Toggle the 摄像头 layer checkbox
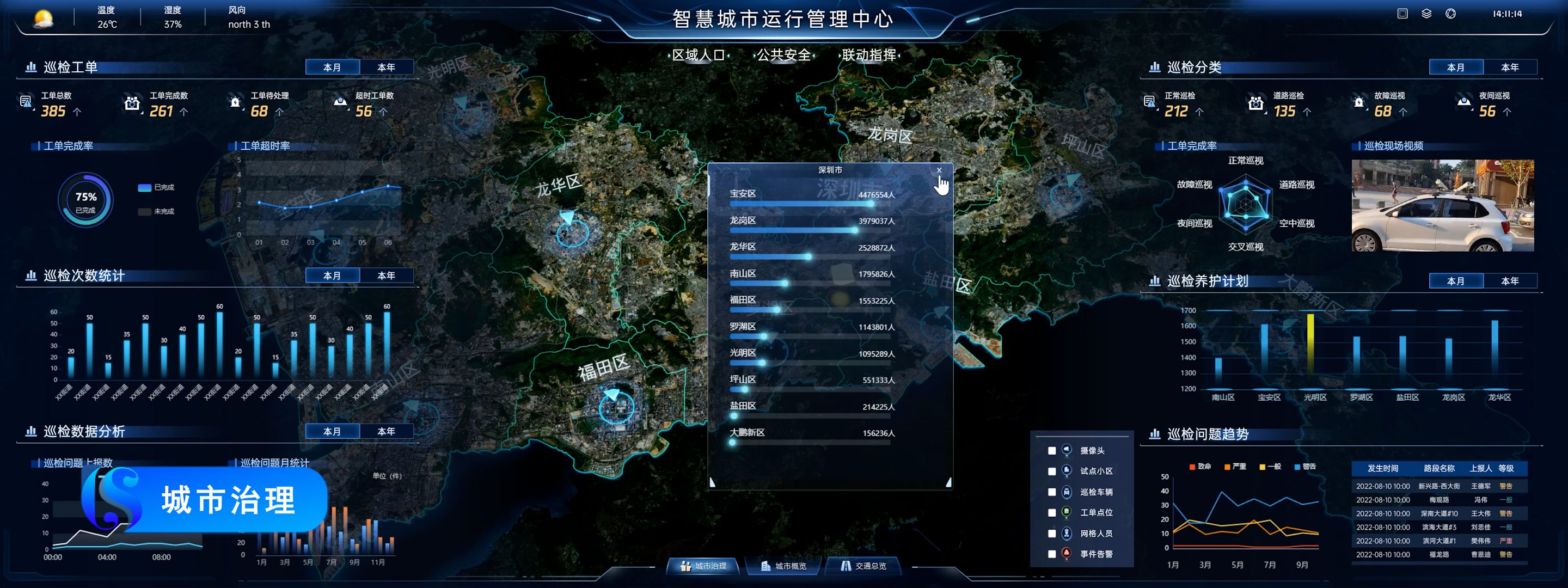Screen dimensions: 1568x588 [x=1052, y=451]
